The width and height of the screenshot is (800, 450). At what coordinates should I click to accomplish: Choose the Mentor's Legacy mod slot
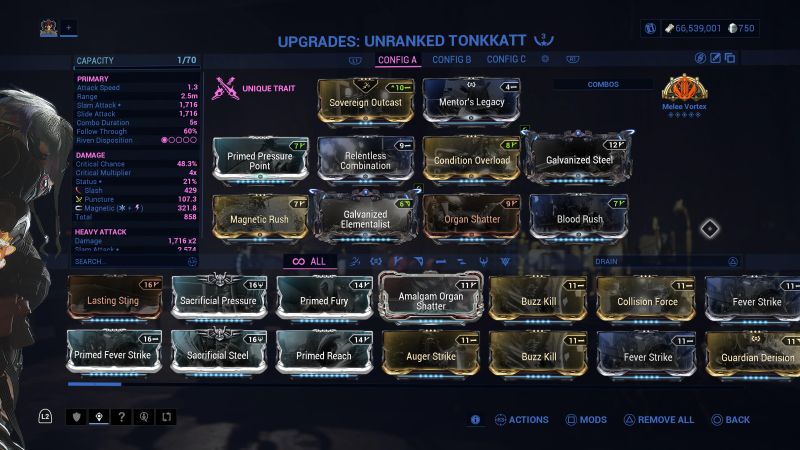[470, 102]
